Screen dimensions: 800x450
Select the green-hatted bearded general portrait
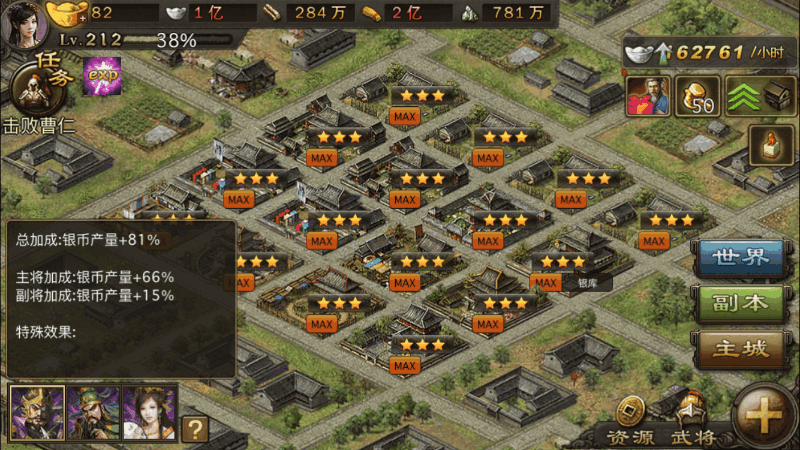point(93,413)
